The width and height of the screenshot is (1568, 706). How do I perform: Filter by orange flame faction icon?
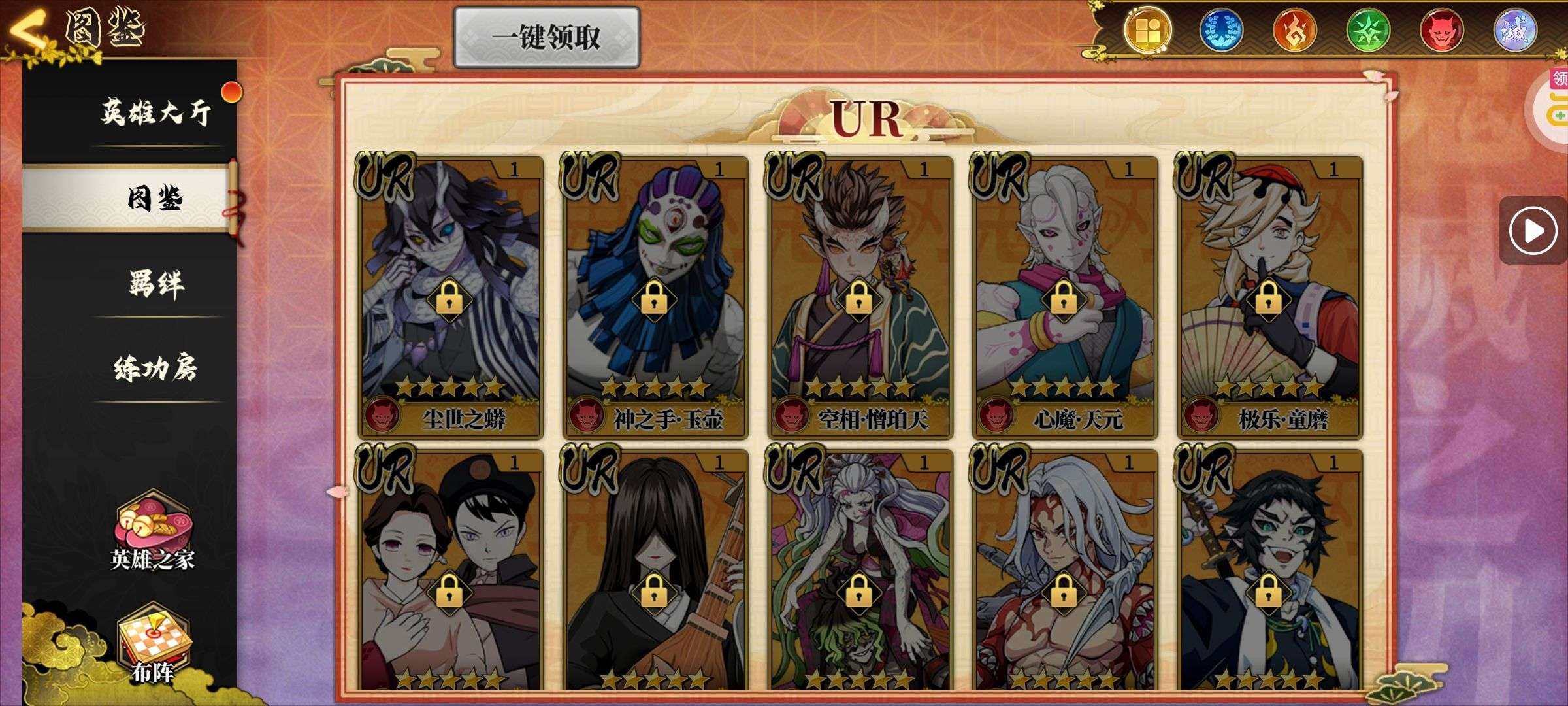(x=1294, y=31)
